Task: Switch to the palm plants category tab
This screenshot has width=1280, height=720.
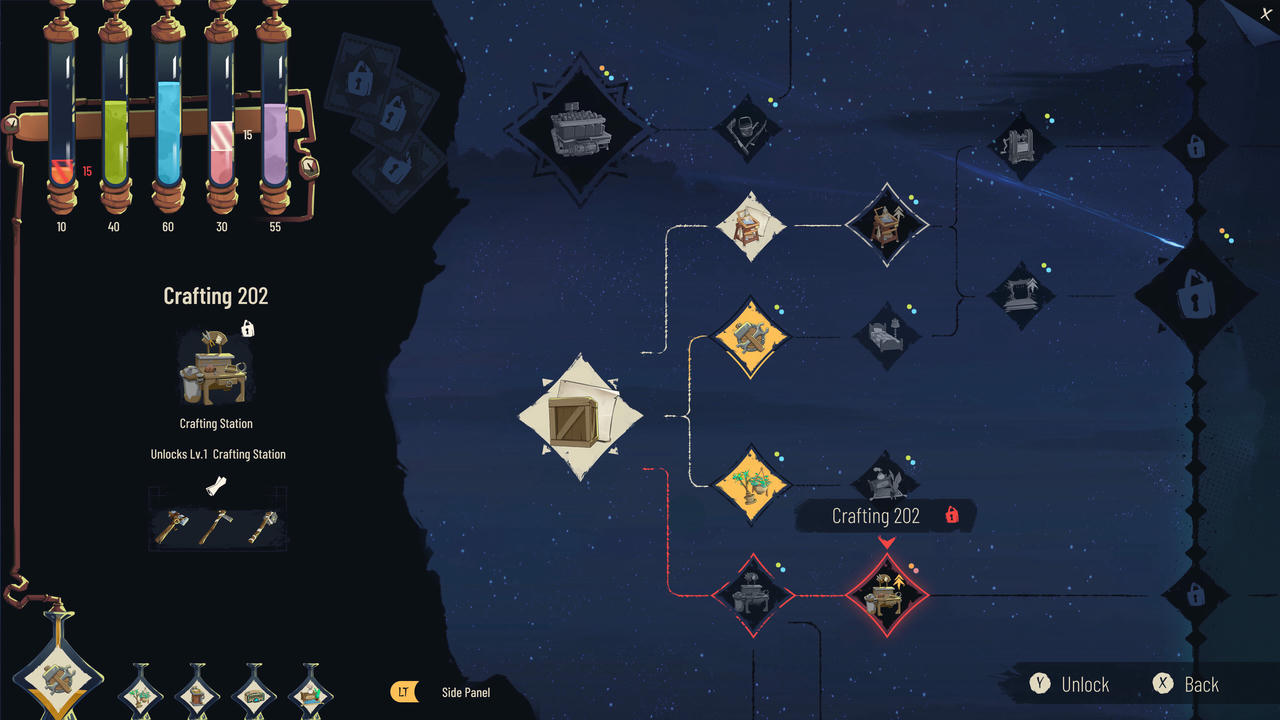Action: [140, 692]
